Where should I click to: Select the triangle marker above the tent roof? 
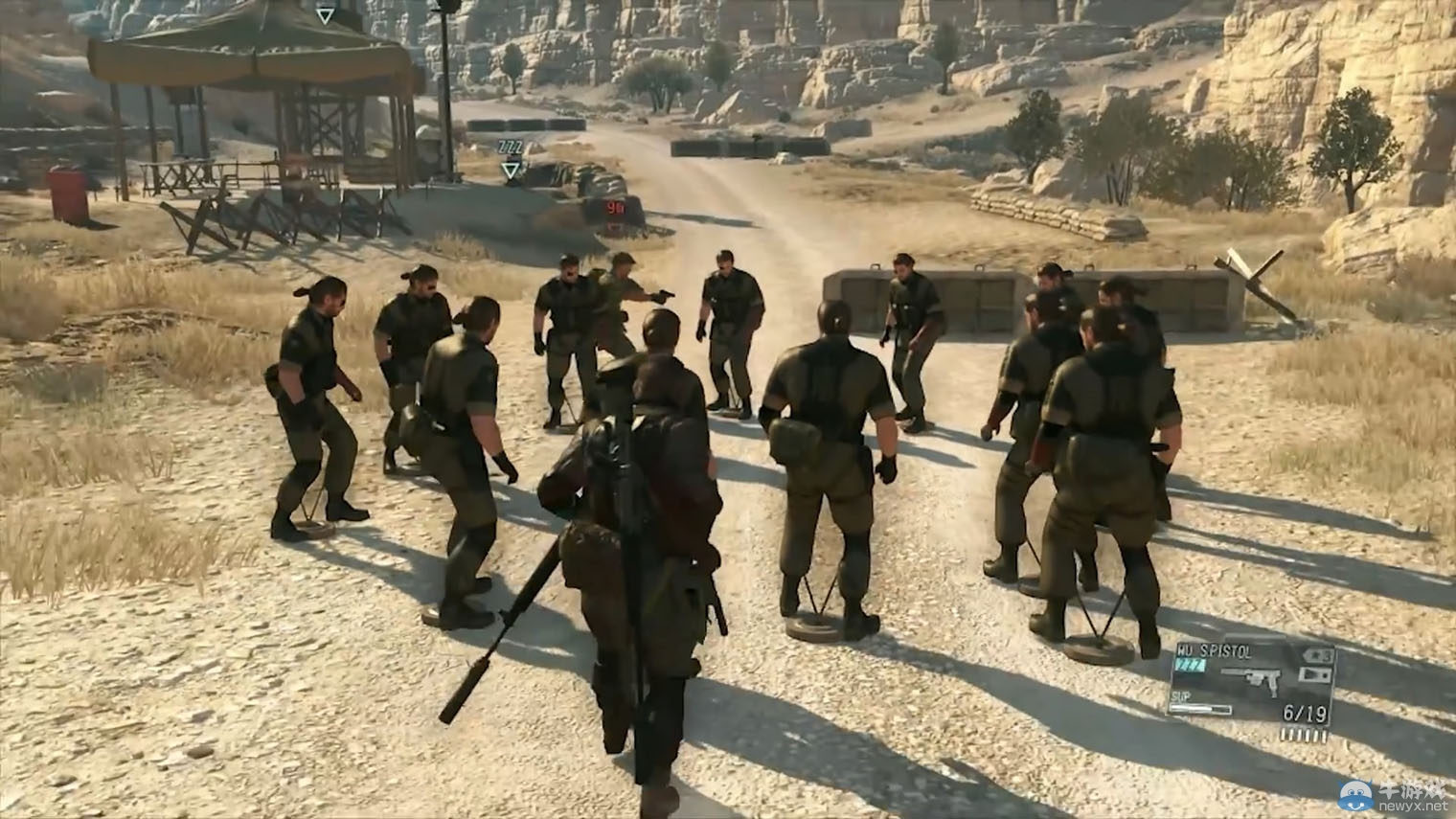coord(326,15)
